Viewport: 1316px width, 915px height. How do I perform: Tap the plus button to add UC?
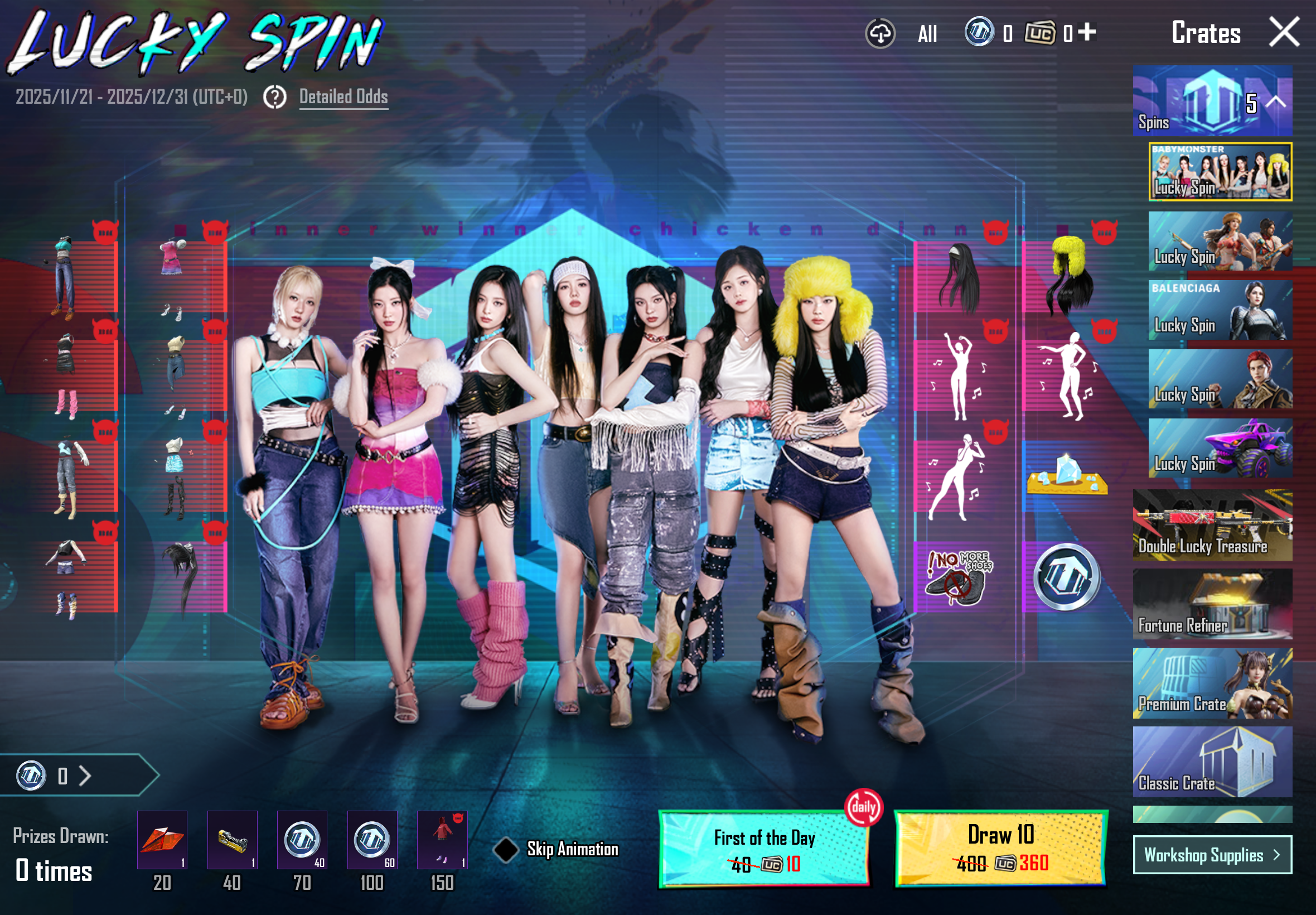pos(1087,32)
